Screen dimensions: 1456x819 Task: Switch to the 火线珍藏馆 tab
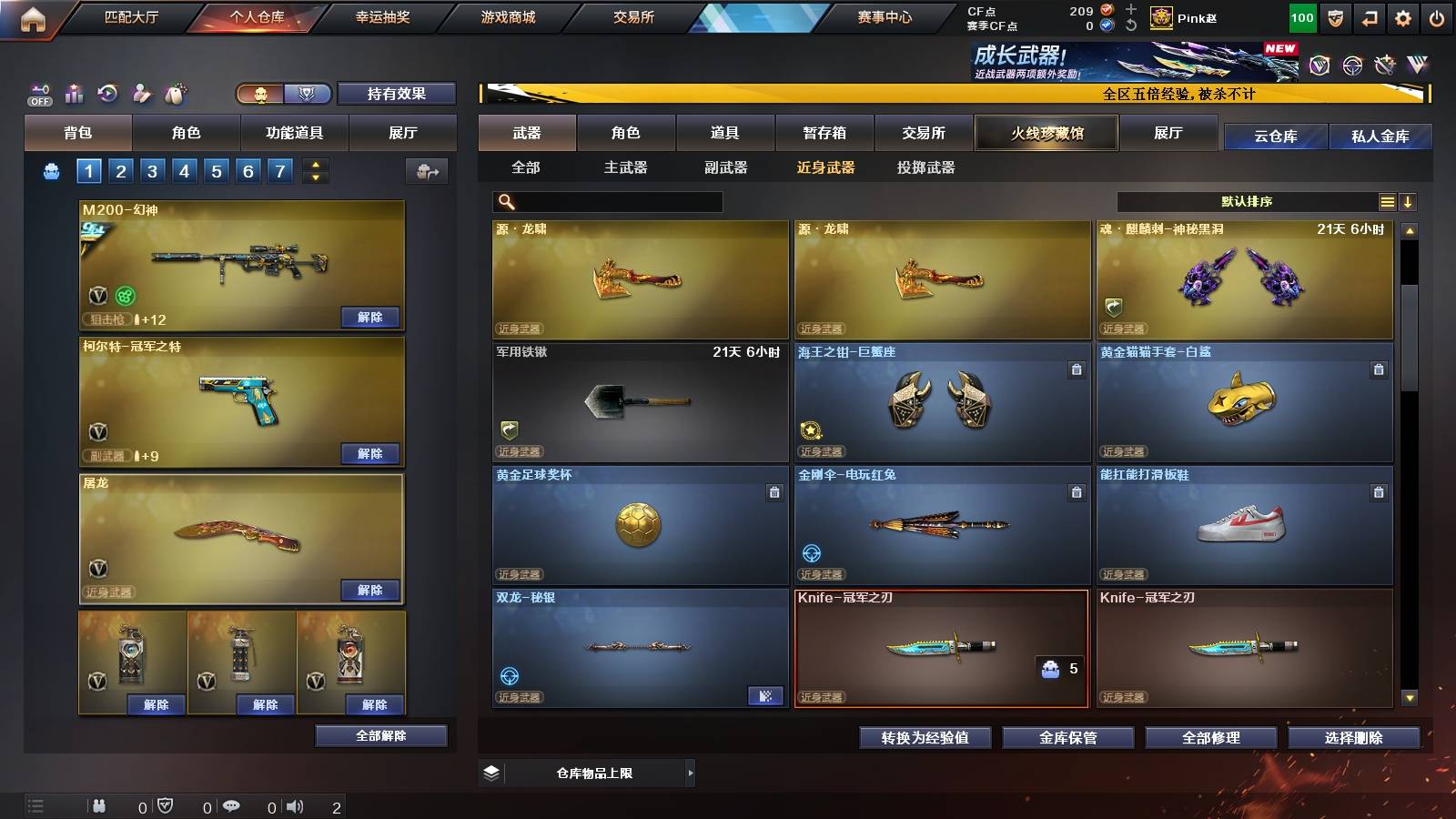[x=1046, y=133]
